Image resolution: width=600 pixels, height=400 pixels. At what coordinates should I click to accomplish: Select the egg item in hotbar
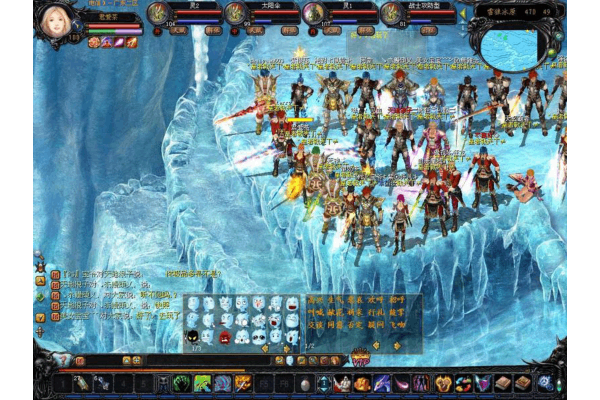click(x=304, y=384)
